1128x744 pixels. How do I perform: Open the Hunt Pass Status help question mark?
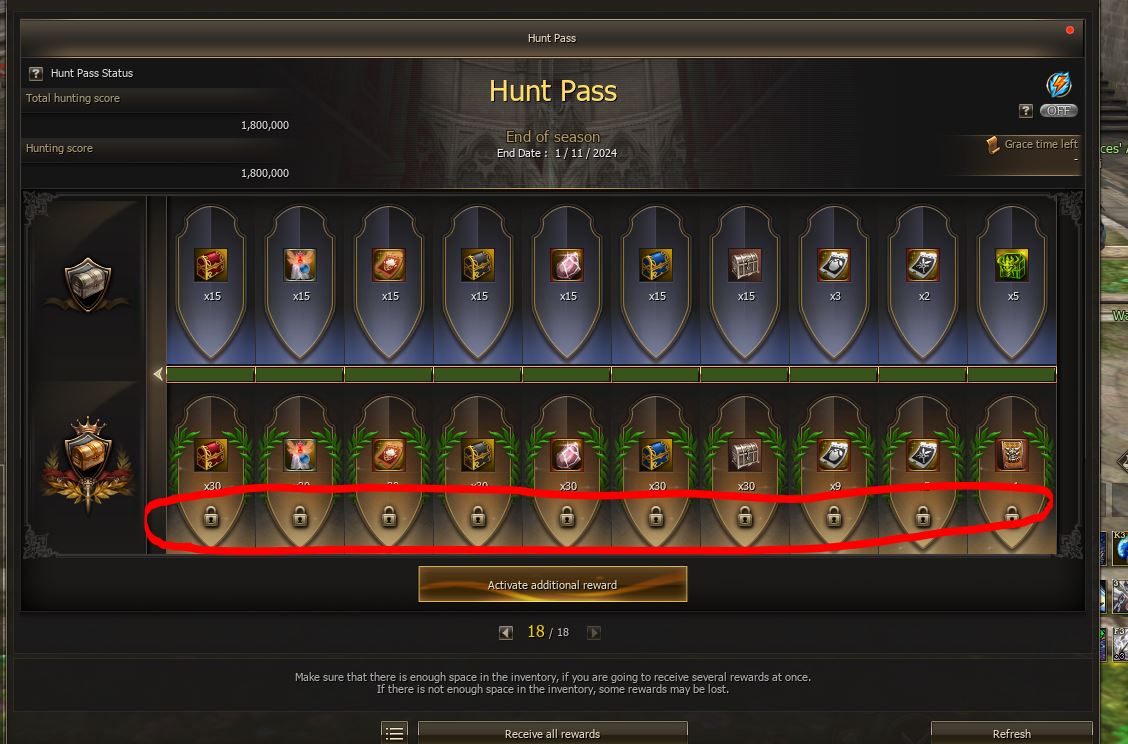pyautogui.click(x=36, y=73)
